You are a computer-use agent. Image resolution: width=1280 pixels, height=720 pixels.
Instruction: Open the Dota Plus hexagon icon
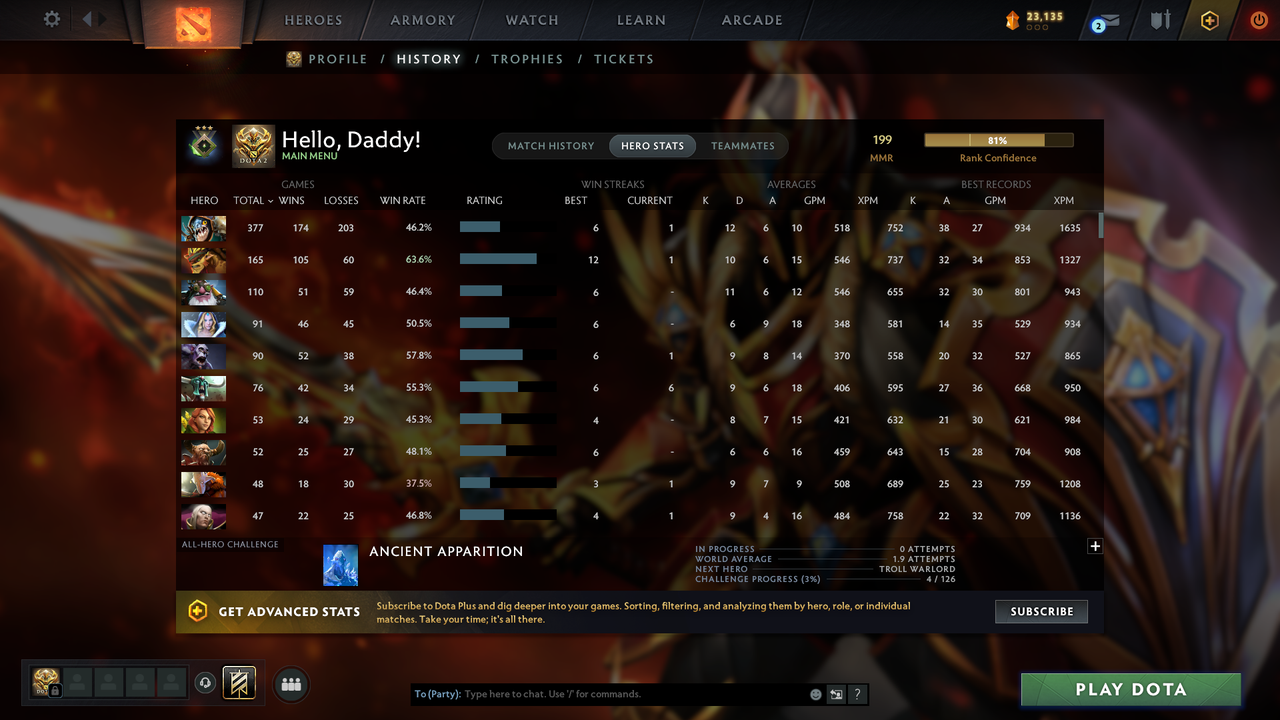[x=1209, y=20]
